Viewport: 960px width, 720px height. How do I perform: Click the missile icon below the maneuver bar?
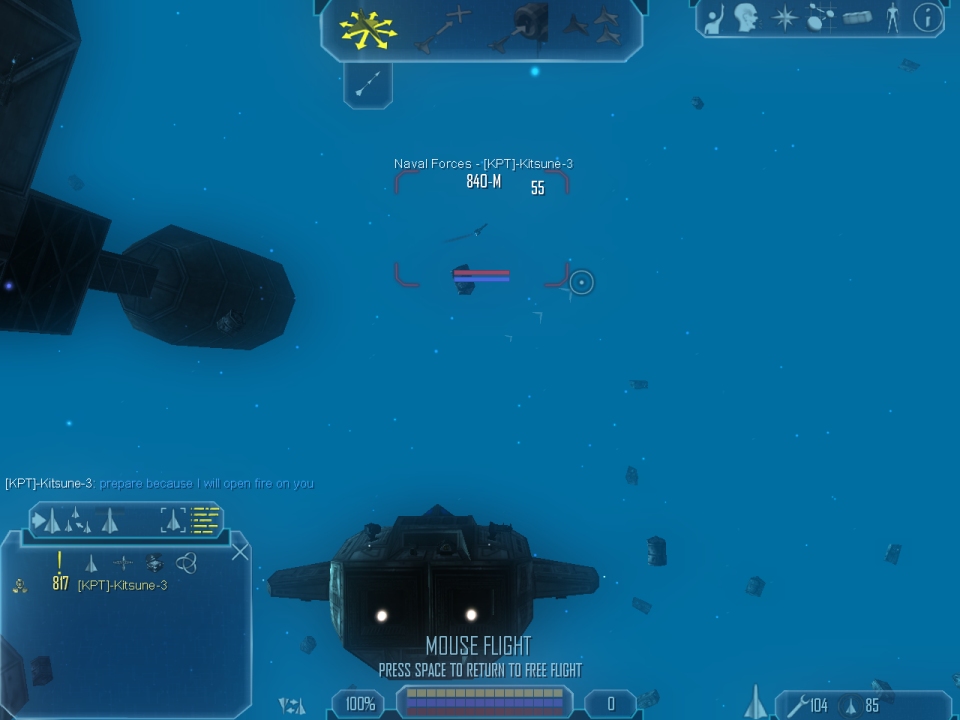point(367,84)
